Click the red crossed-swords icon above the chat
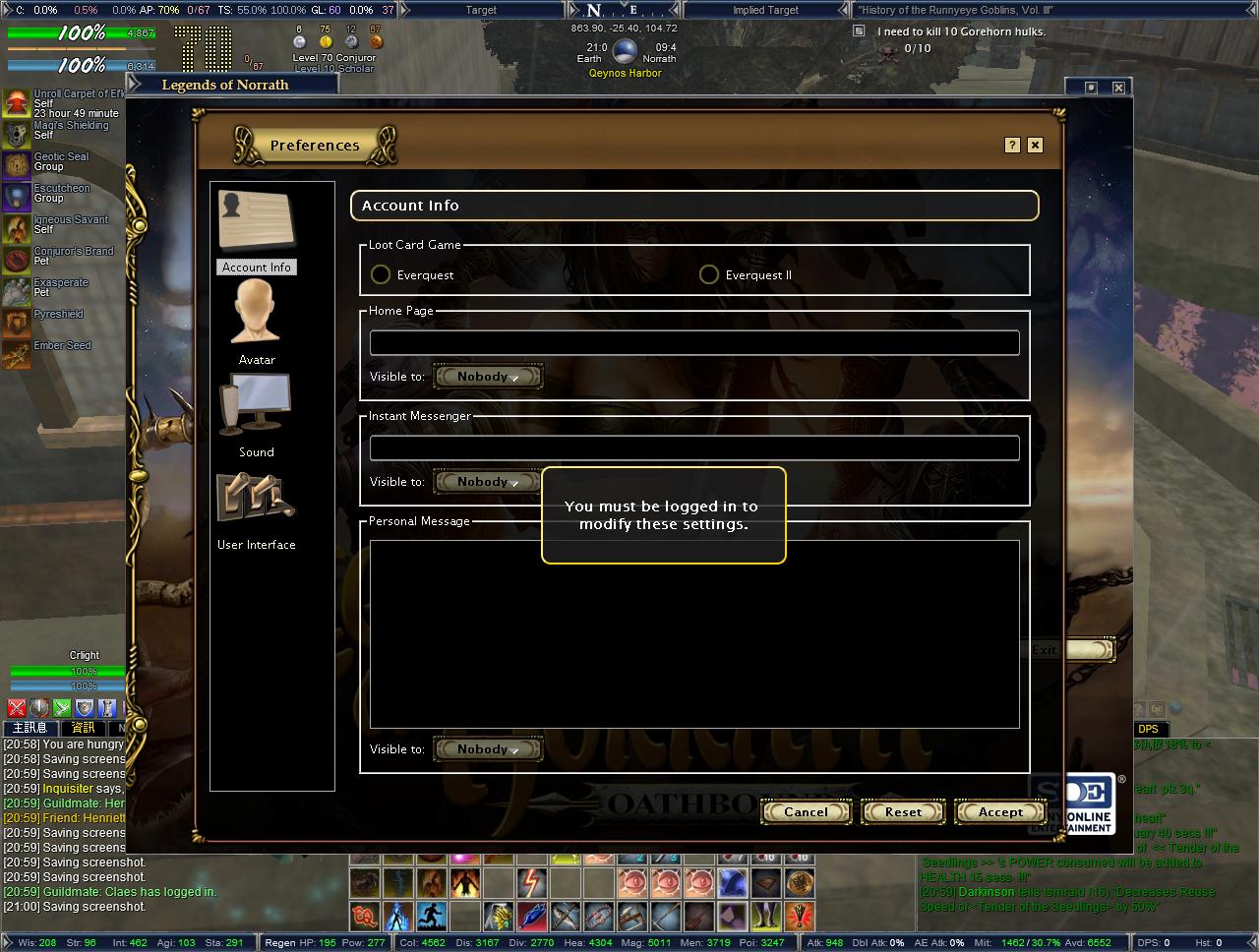The height and width of the screenshot is (952, 1259). [x=16, y=707]
